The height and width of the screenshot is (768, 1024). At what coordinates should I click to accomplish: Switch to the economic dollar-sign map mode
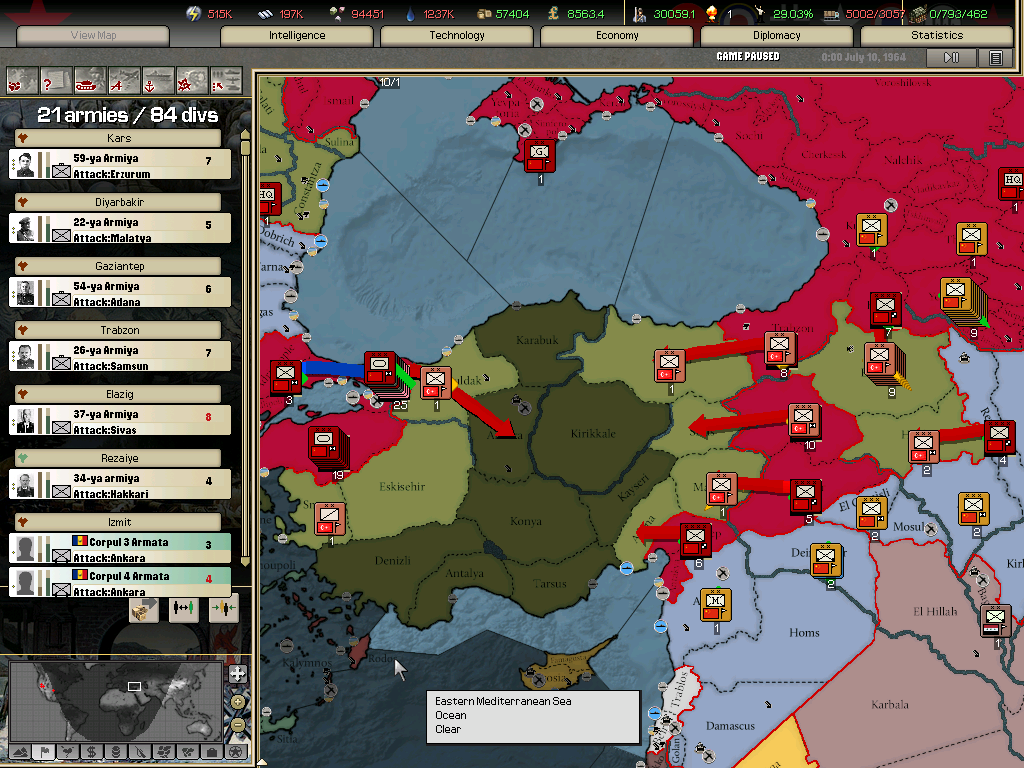(91, 751)
